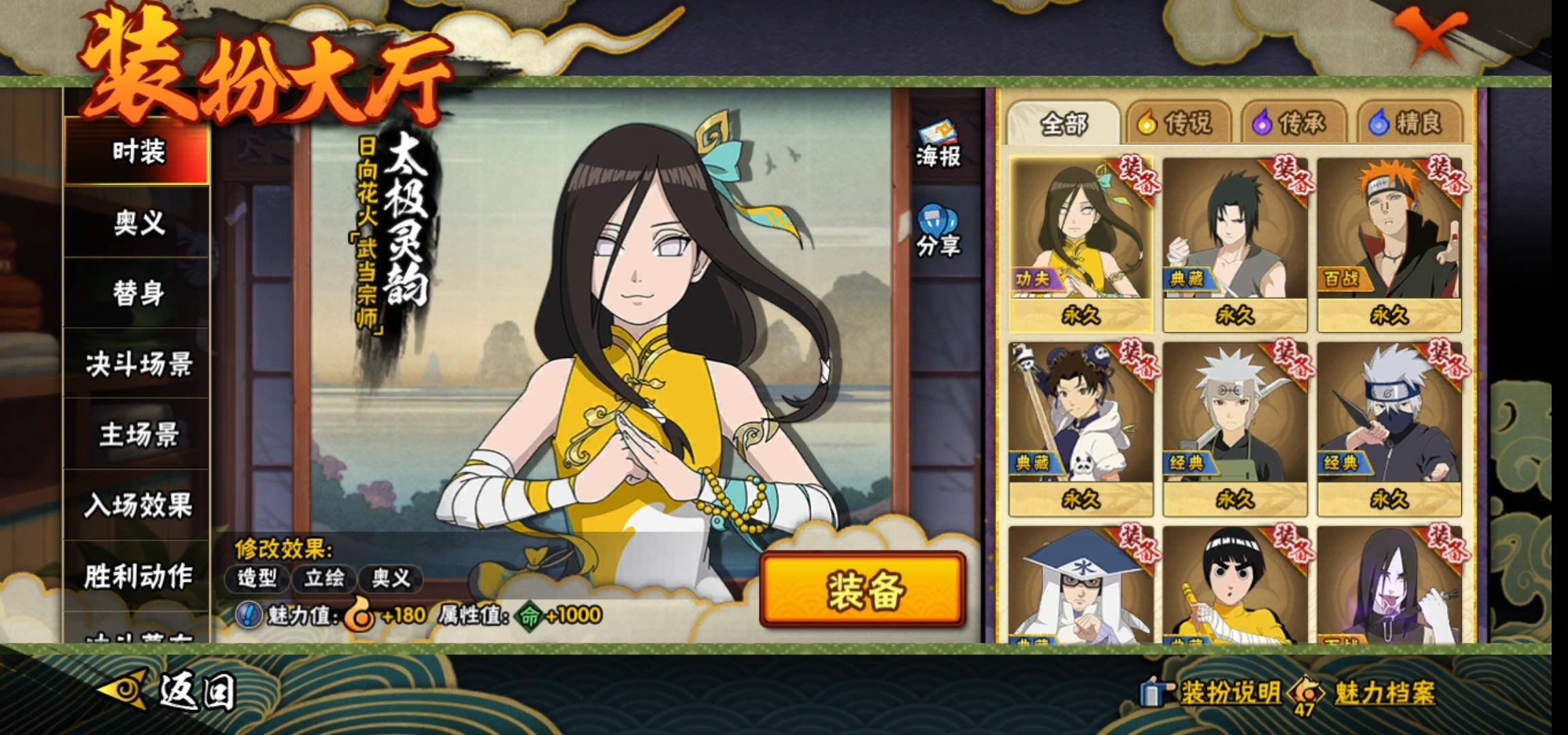Go back with the 返回 button
The image size is (1568, 735).
click(x=170, y=691)
